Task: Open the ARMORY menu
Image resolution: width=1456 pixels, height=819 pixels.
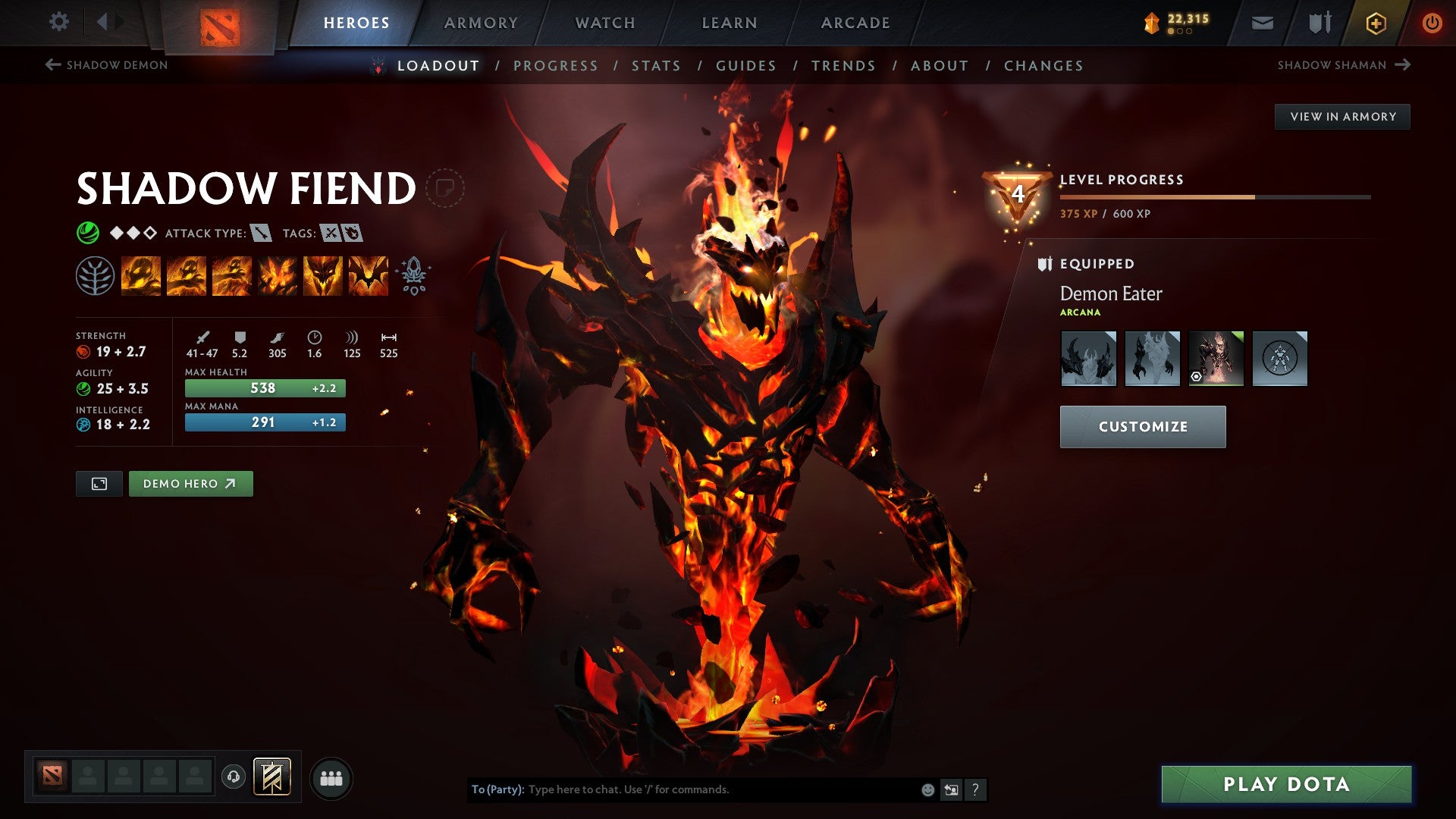Action: pyautogui.click(x=480, y=23)
